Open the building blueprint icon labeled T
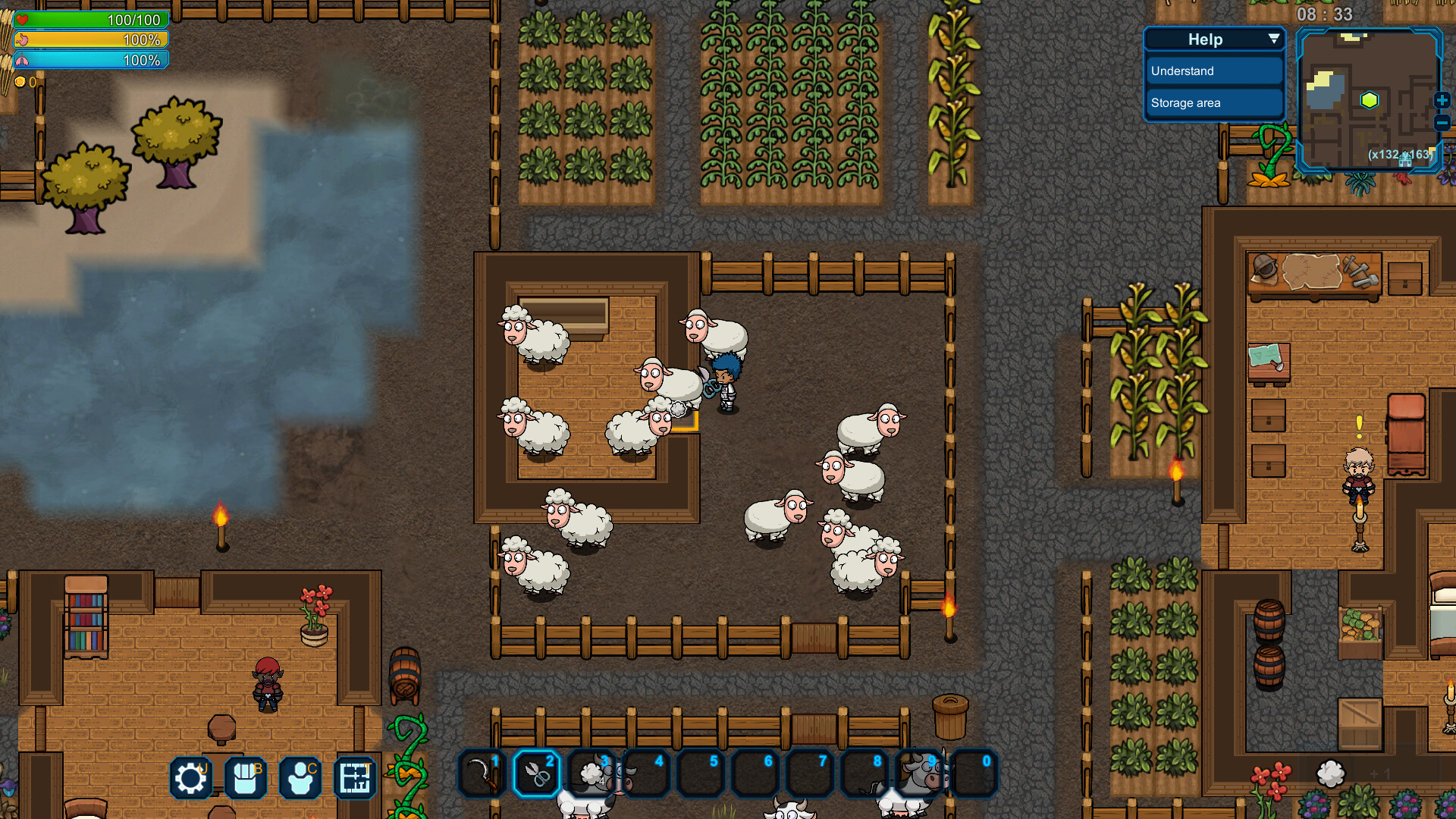This screenshot has height=819, width=1456. point(354,777)
